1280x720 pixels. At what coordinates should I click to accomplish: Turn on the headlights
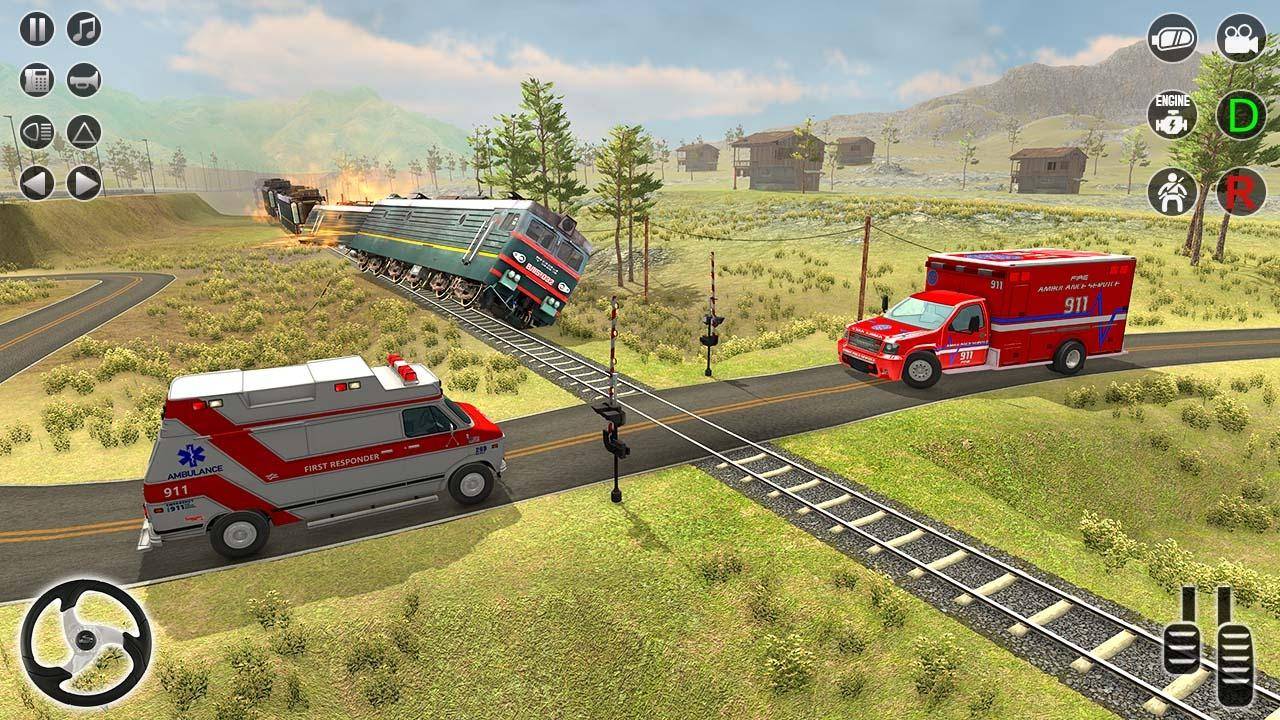[37, 132]
